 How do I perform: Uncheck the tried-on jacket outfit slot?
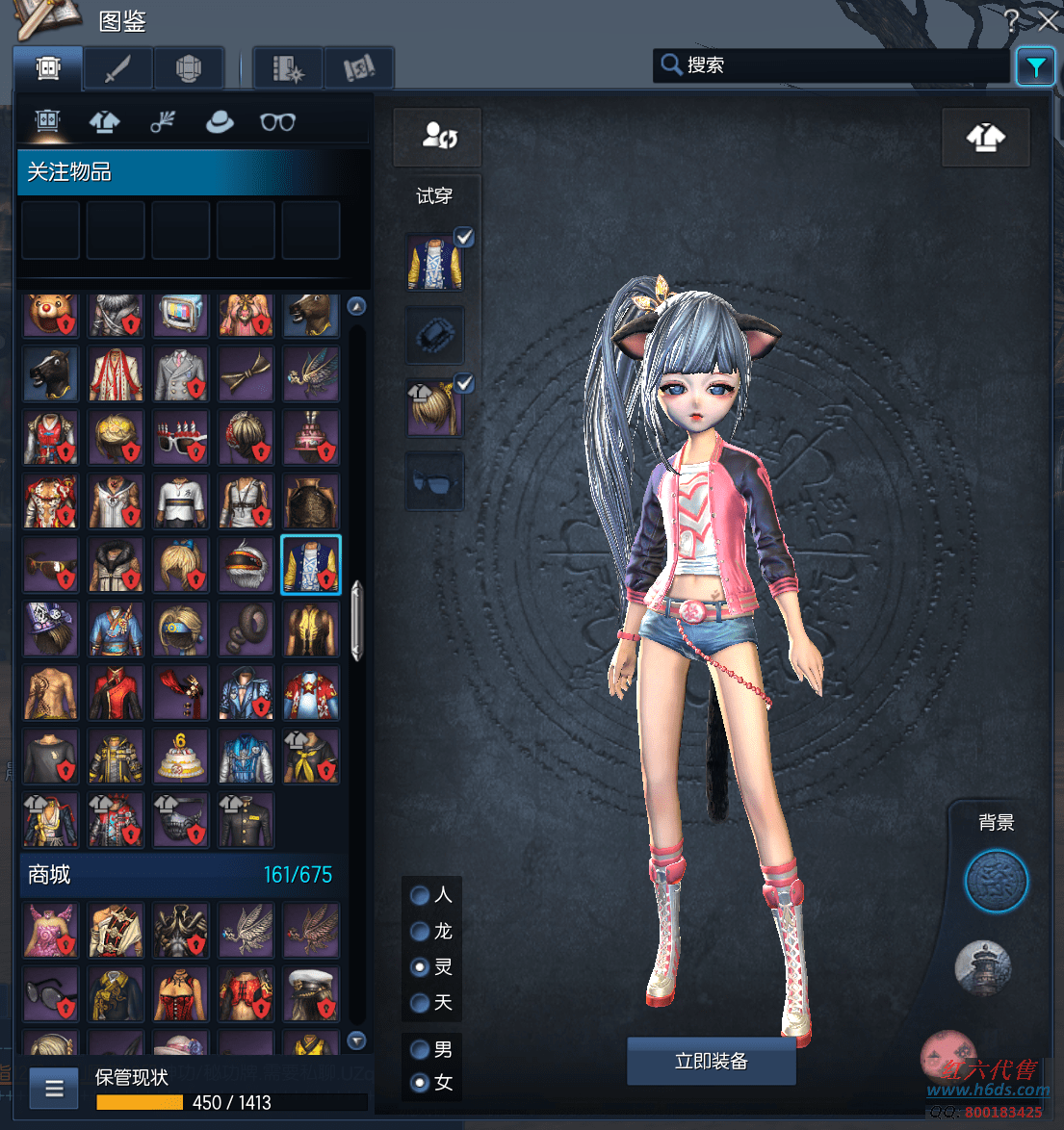click(464, 237)
